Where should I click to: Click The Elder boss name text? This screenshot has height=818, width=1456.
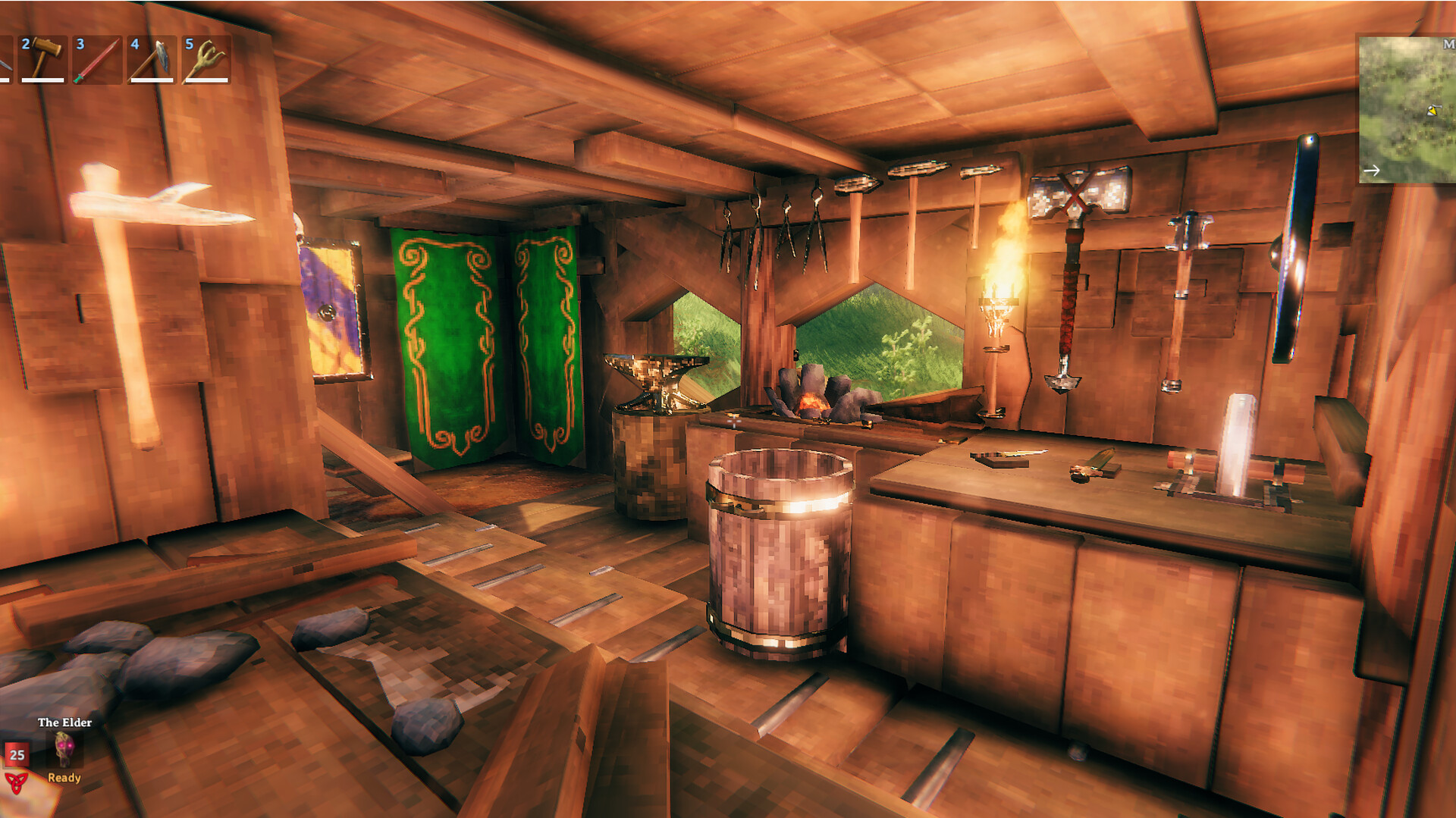pos(64,722)
